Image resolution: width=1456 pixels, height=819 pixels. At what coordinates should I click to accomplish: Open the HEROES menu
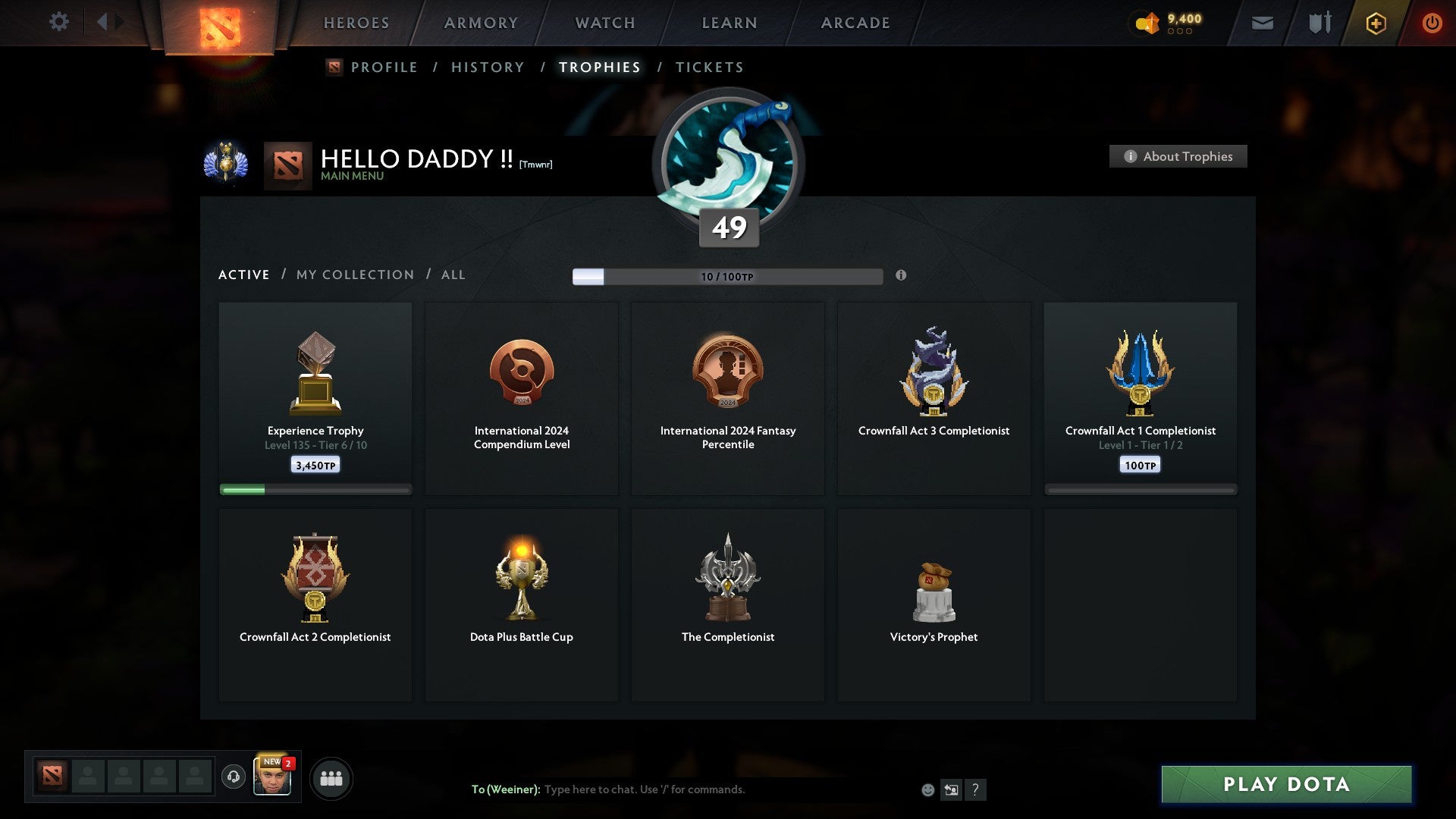point(356,23)
